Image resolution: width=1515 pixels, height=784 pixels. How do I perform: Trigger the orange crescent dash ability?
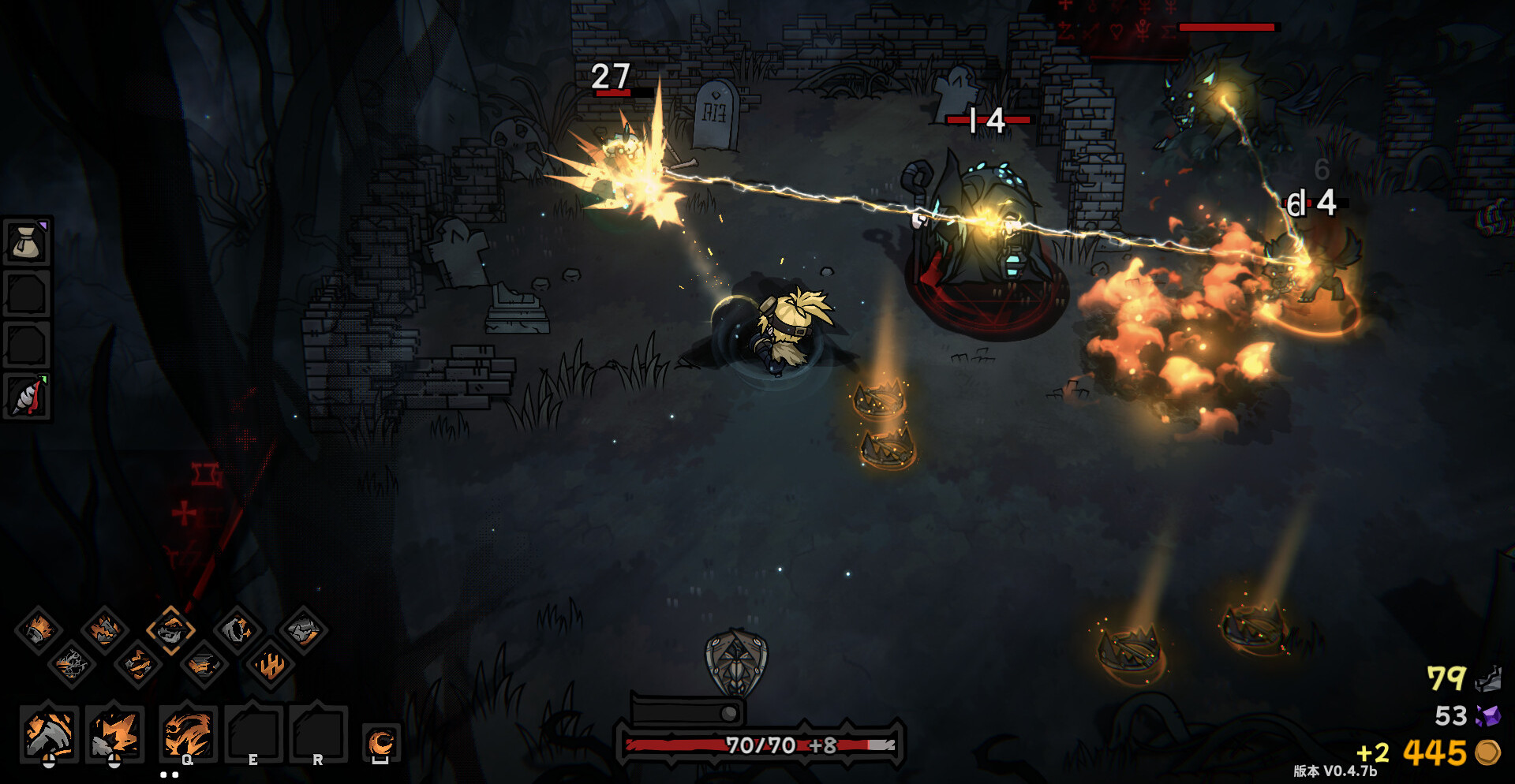381,743
